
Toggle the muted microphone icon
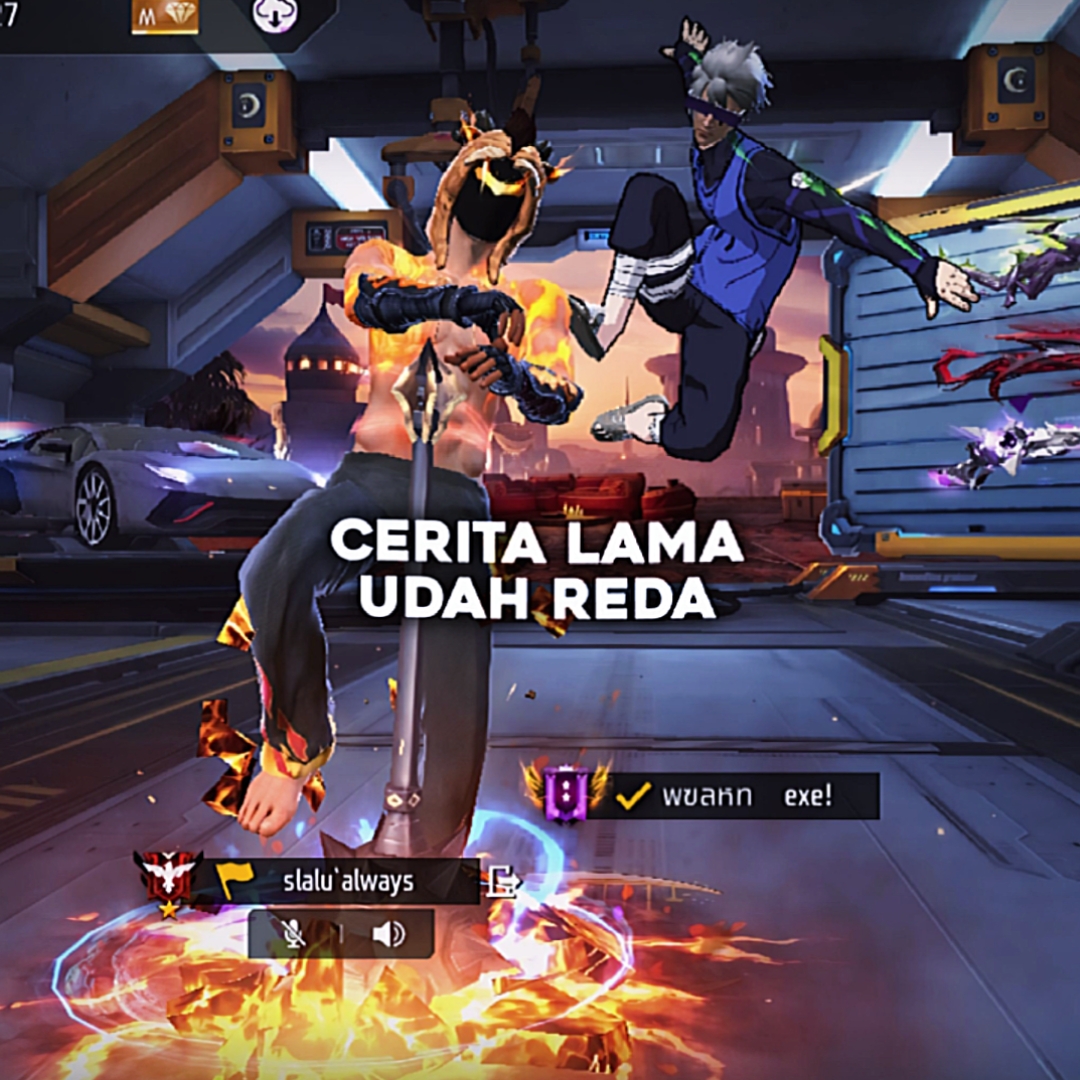pos(293,934)
